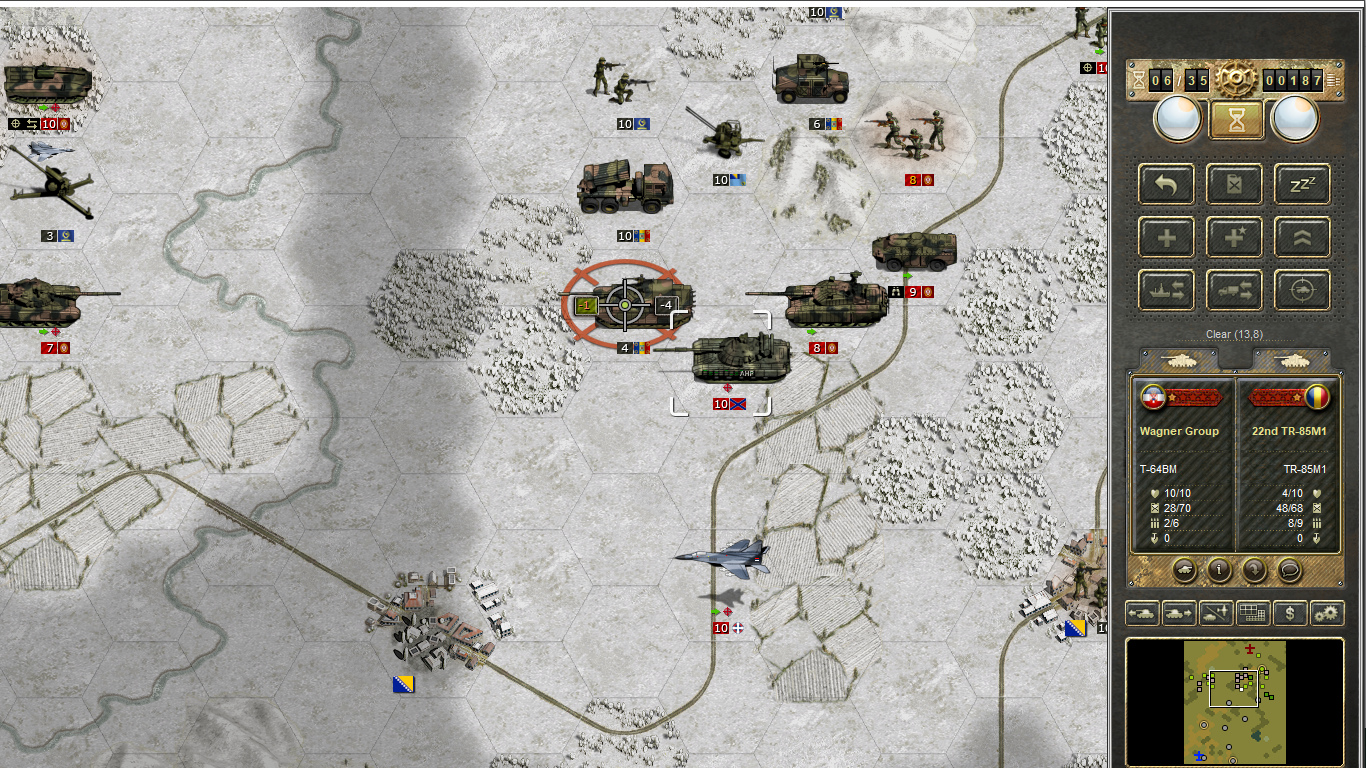This screenshot has height=768, width=1366.
Task: Add elite replacements with the plus-star button
Action: [x=1234, y=237]
